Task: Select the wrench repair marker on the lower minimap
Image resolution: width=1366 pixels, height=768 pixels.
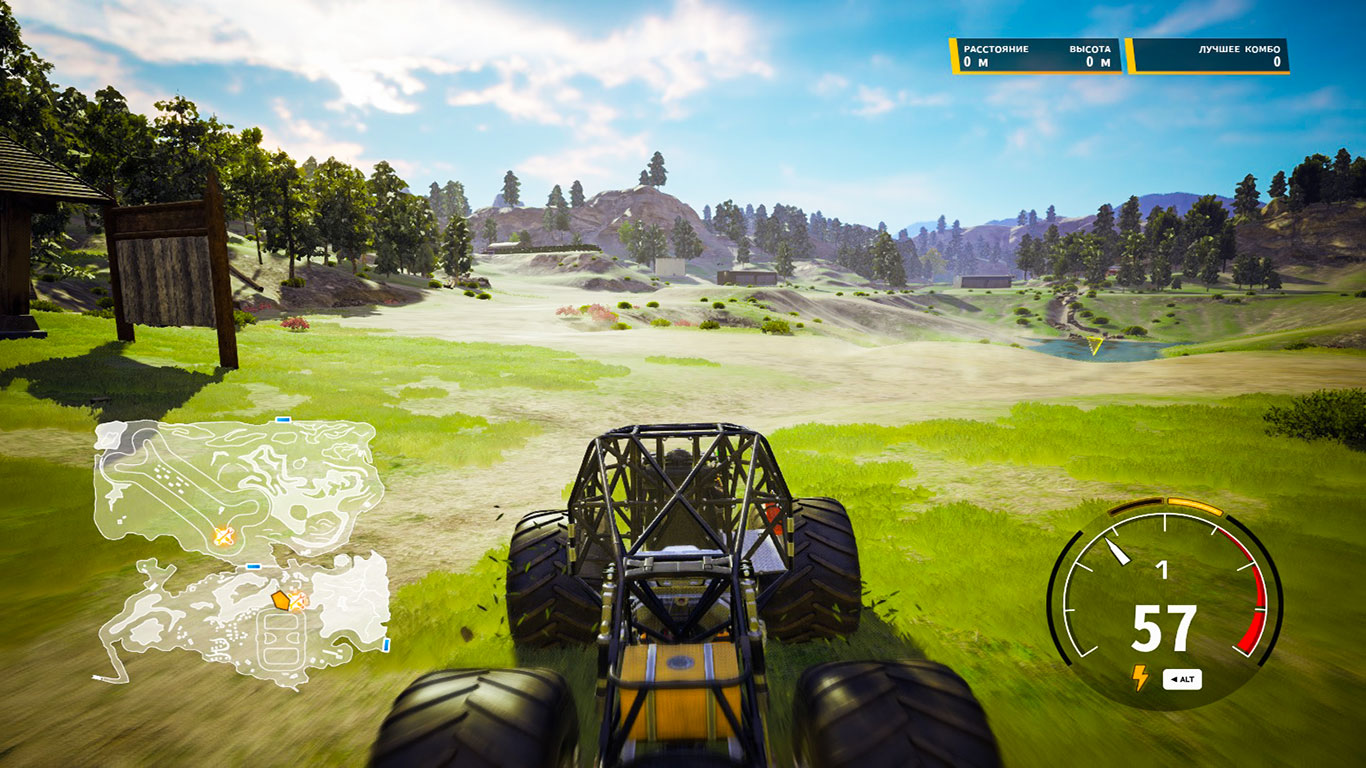Action: (299, 602)
